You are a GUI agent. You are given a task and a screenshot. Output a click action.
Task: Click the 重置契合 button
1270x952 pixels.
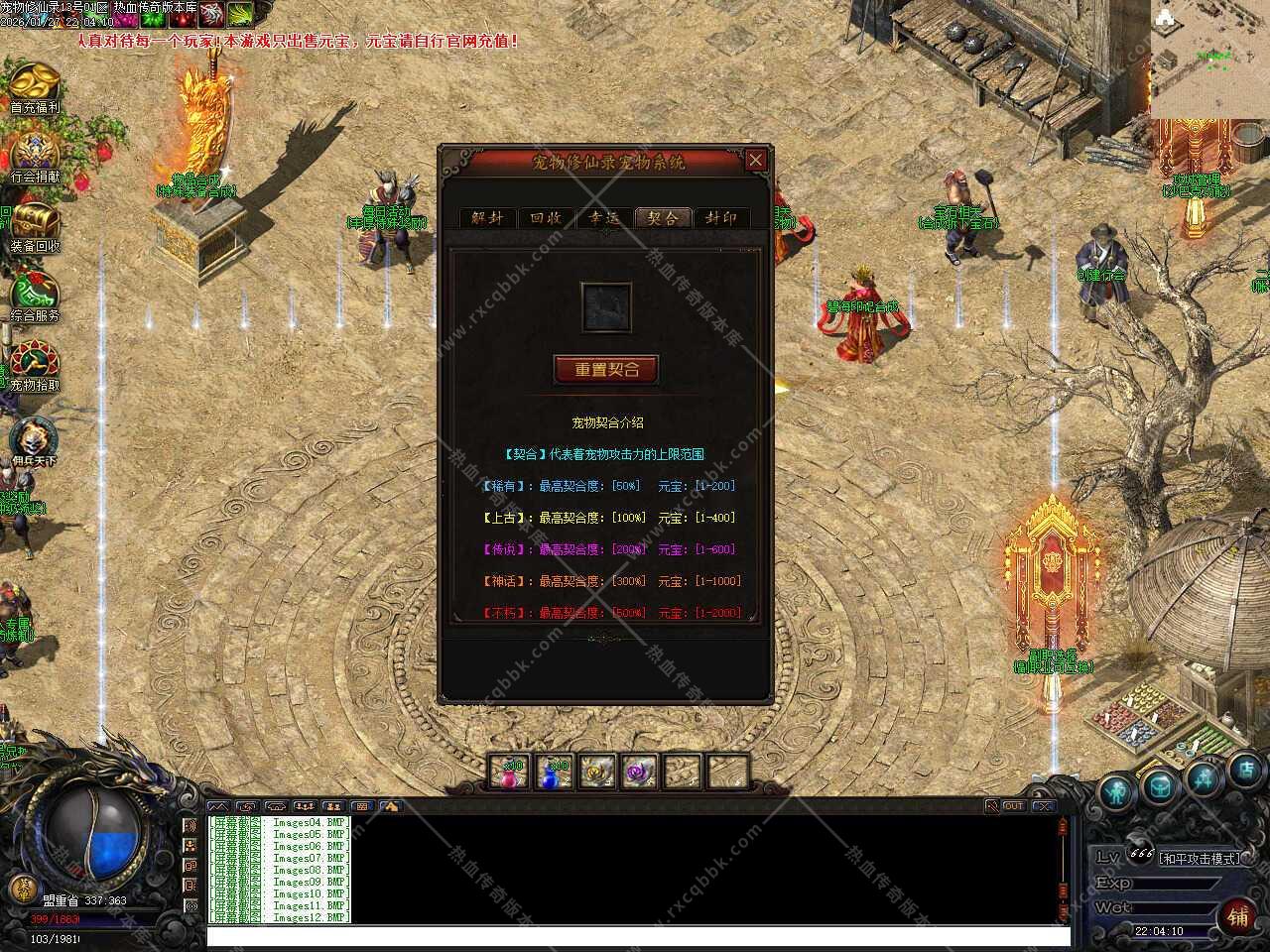606,369
